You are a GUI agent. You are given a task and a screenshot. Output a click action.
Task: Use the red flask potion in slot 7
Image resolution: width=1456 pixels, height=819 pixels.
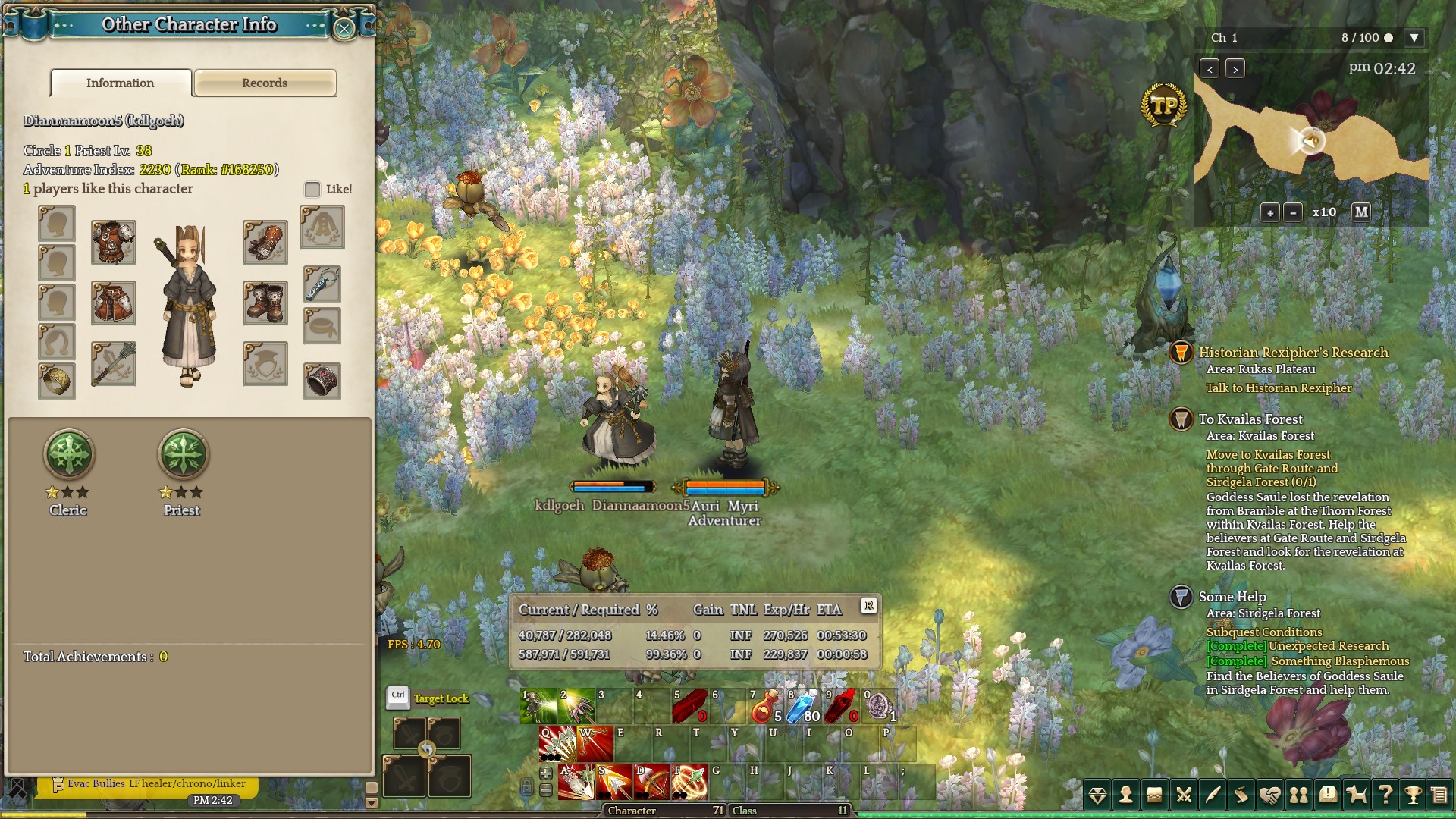pyautogui.click(x=765, y=706)
